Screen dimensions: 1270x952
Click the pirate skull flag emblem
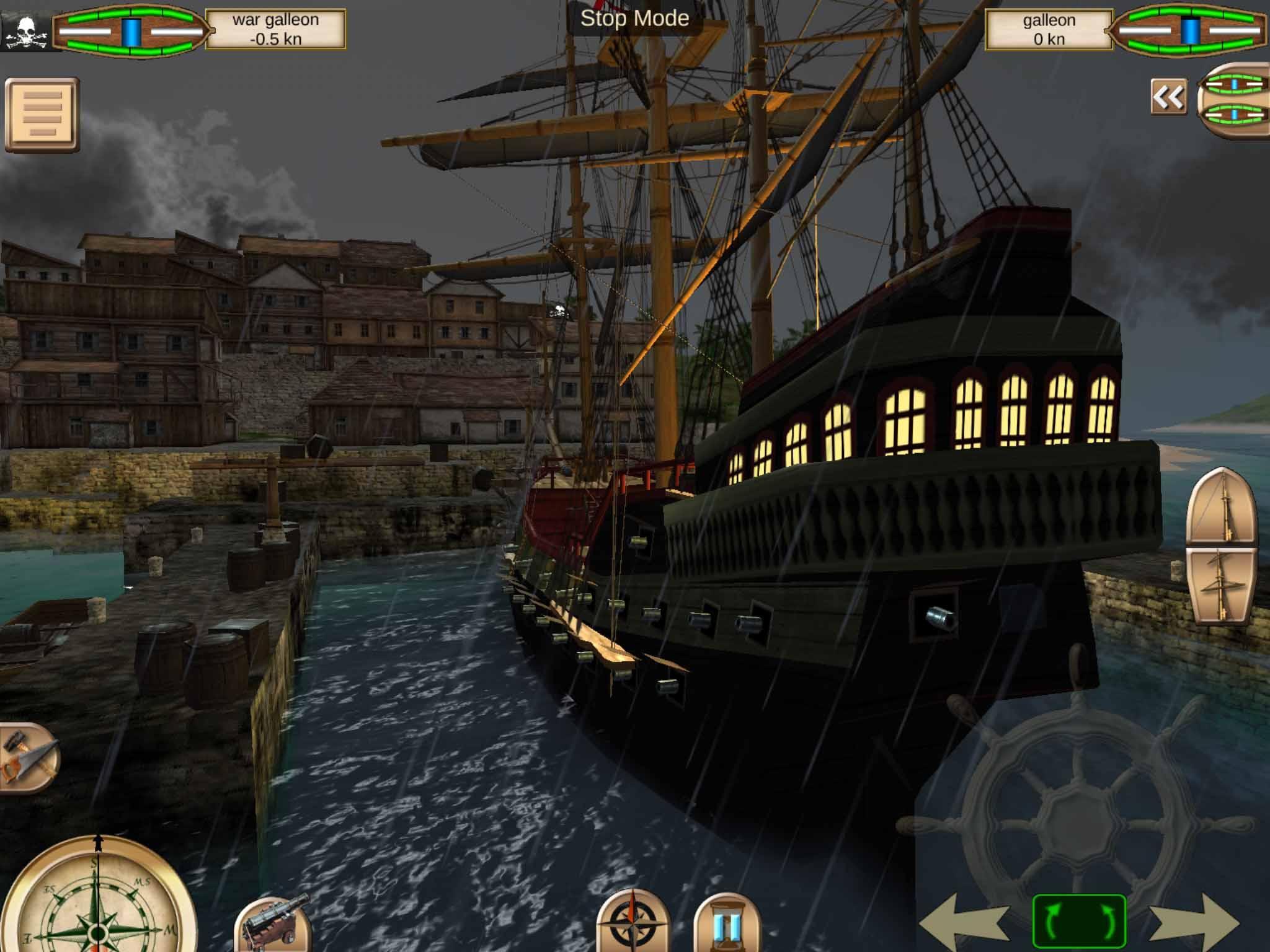pyautogui.click(x=26, y=31)
